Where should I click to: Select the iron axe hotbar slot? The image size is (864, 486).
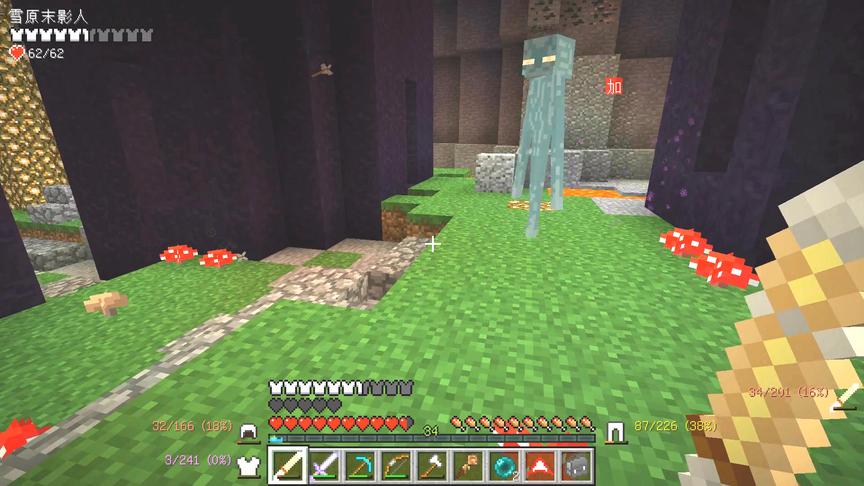coord(433,465)
